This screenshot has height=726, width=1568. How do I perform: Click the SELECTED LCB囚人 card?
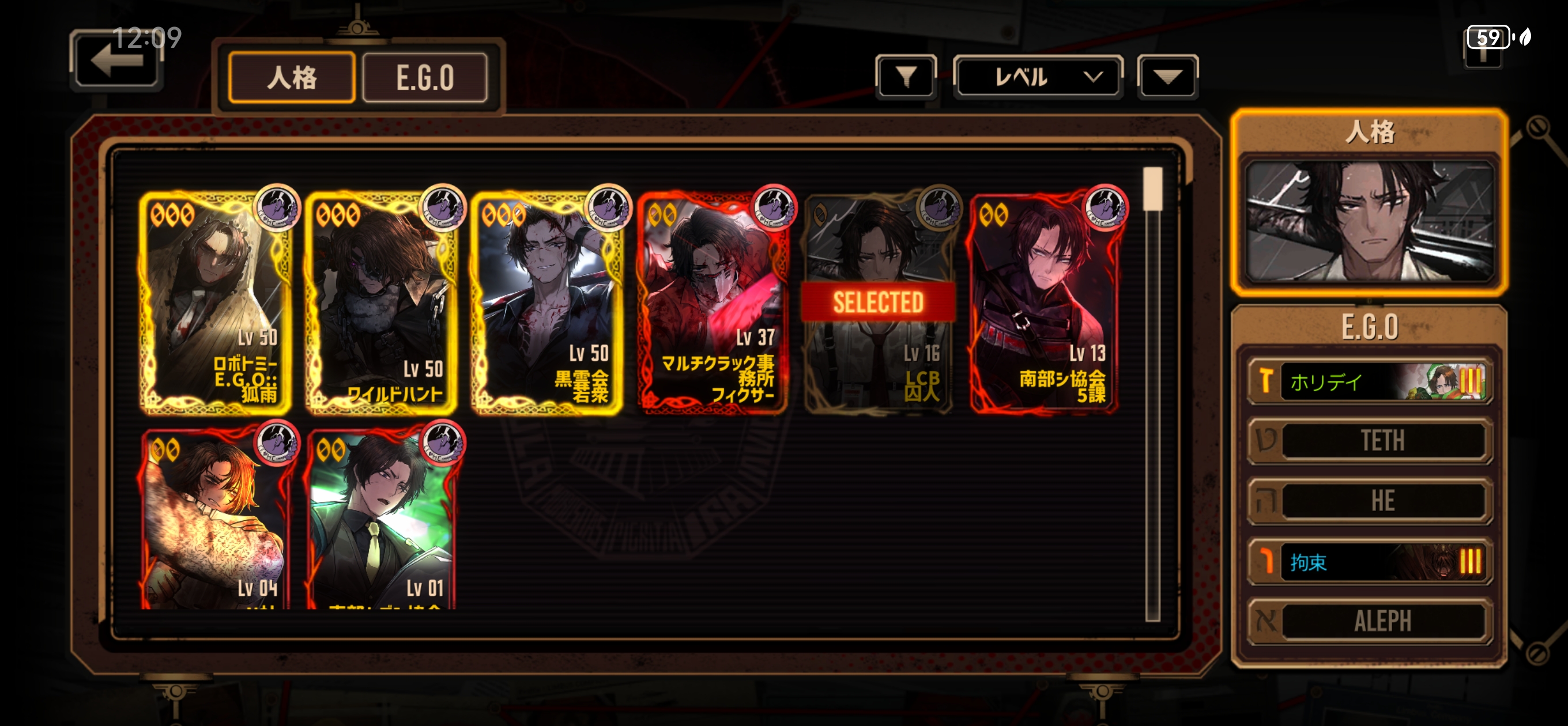click(x=879, y=303)
